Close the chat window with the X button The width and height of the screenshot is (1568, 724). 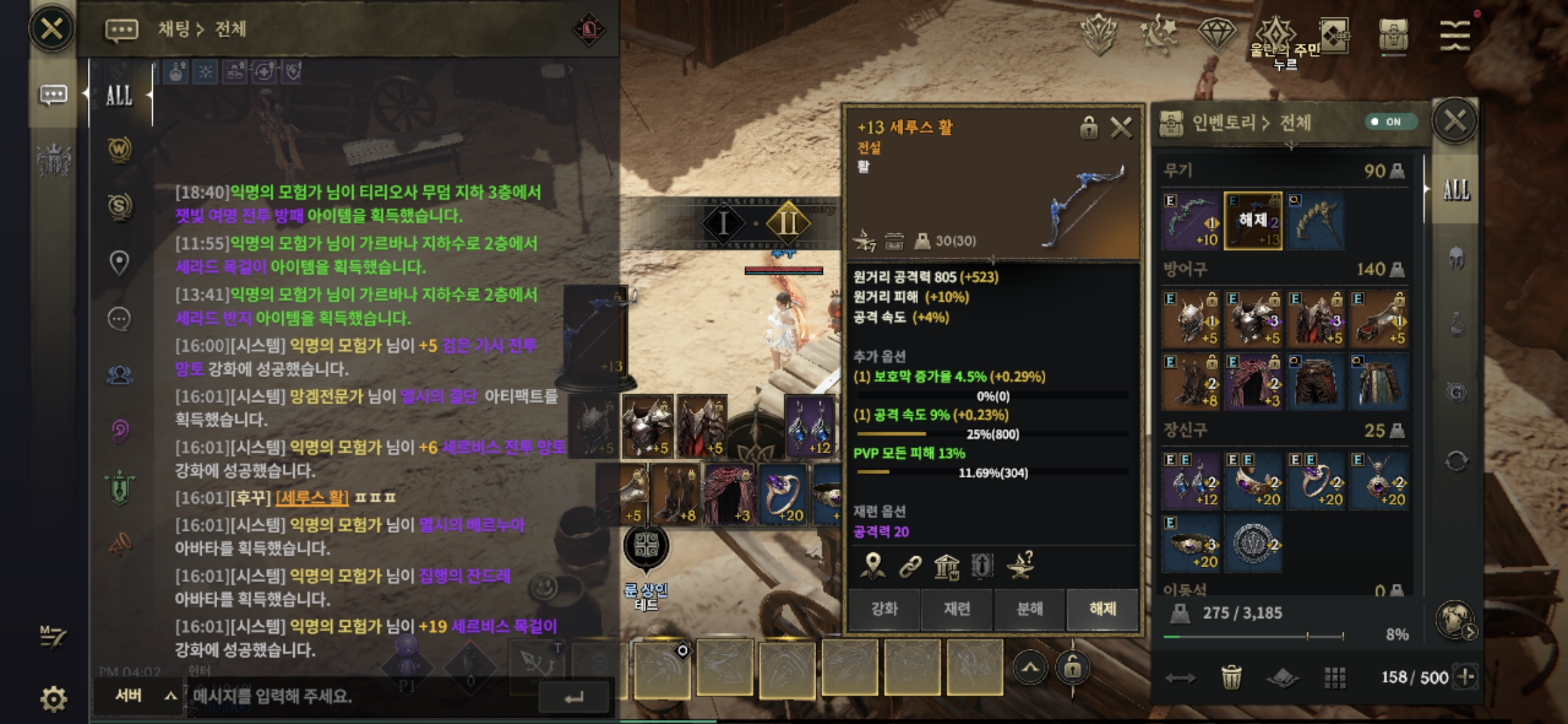[52, 29]
